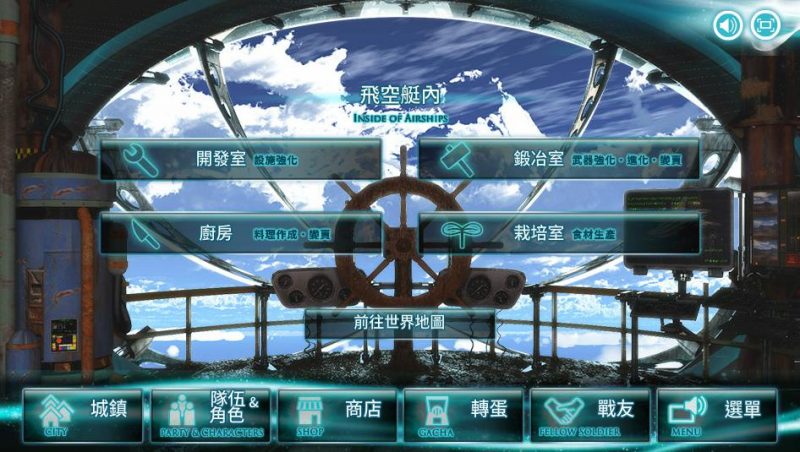Screen dimensions: 800x452
Task: Open 隊伍&角色 Party & Characters
Action: click(210, 415)
